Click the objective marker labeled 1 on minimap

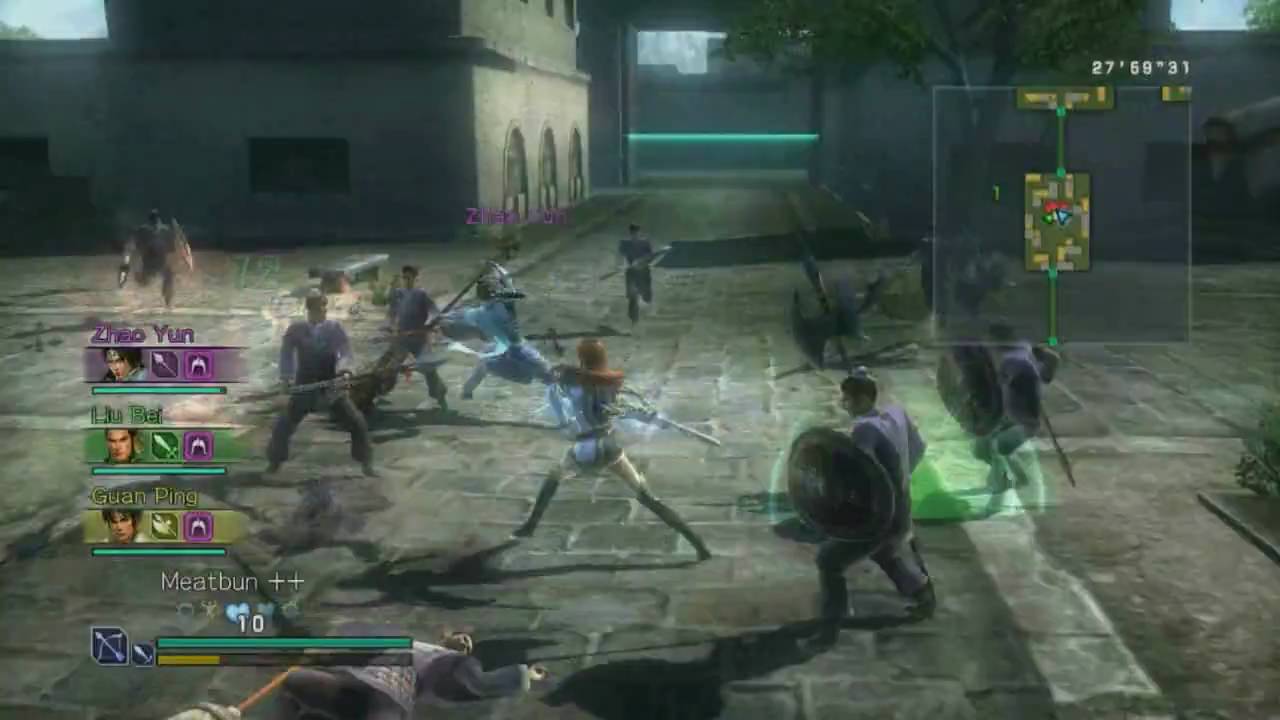[996, 191]
